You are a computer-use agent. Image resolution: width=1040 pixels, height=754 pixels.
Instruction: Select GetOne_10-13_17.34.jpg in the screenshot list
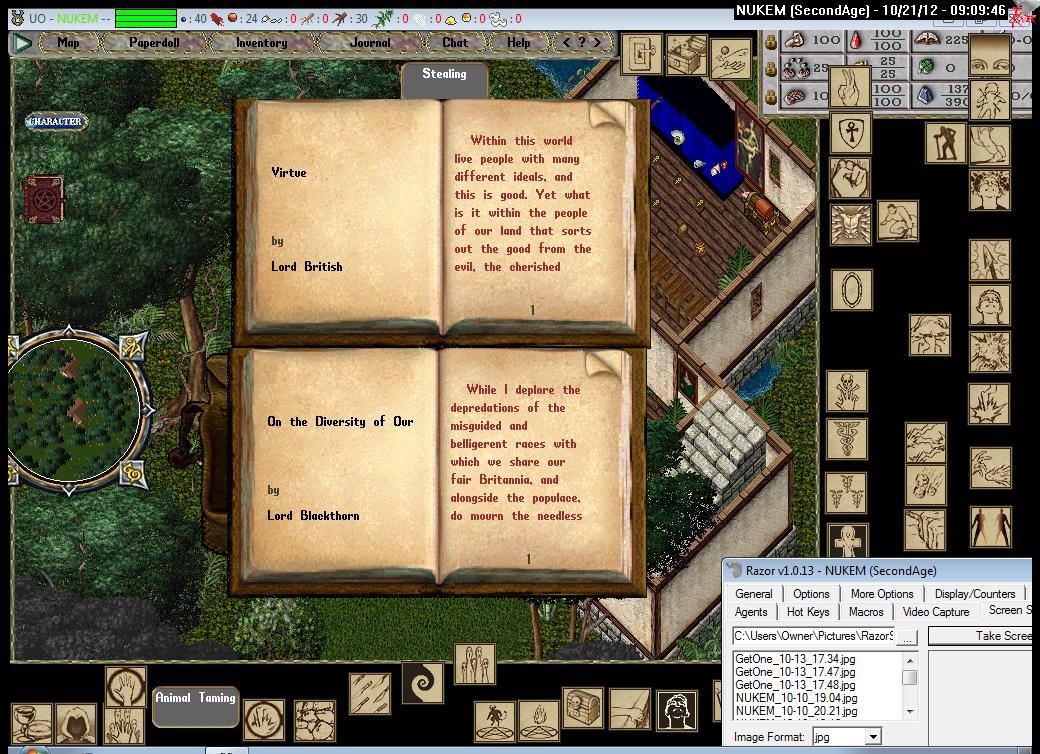click(x=795, y=659)
